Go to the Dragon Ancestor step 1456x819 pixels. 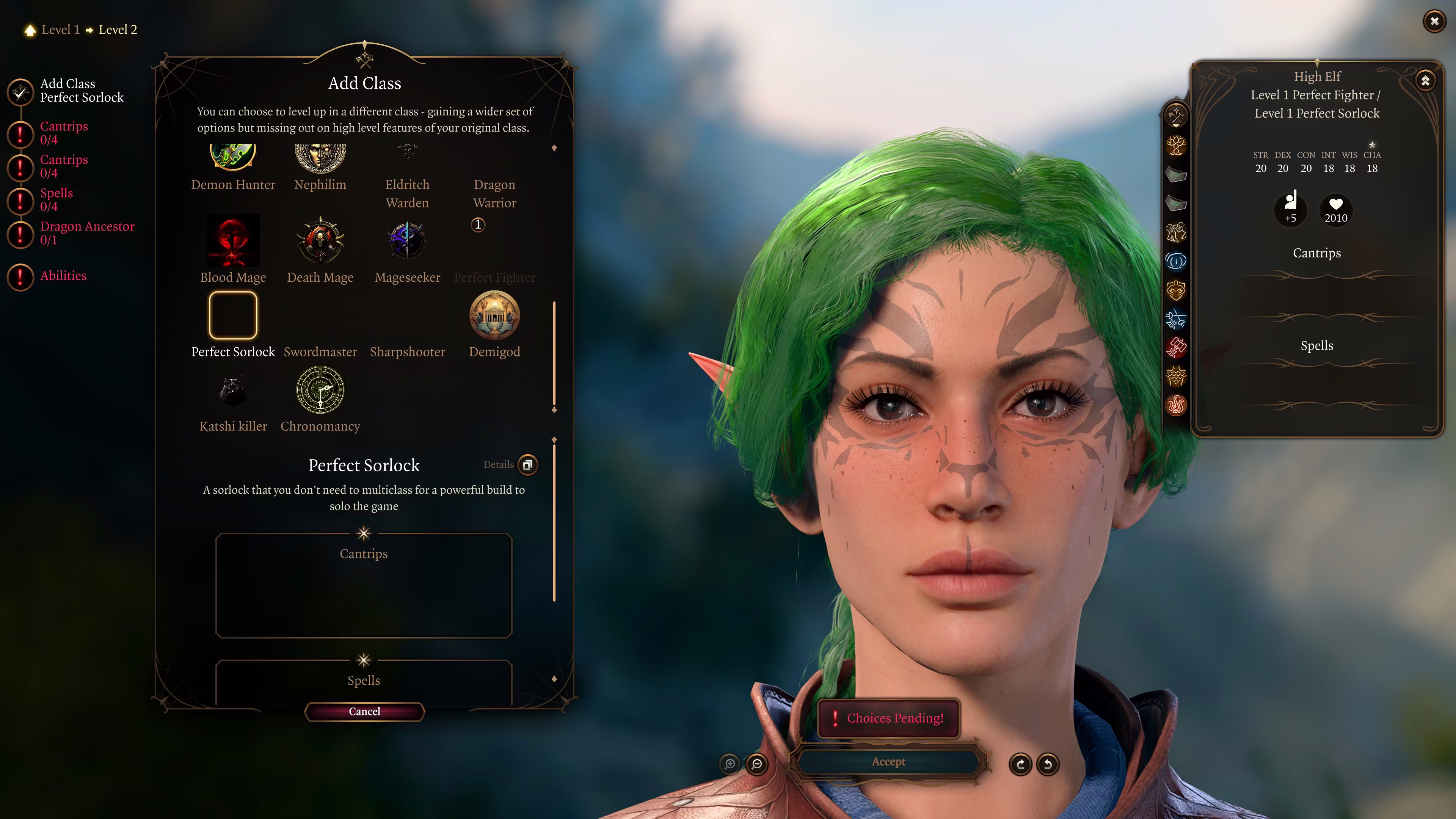87,233
